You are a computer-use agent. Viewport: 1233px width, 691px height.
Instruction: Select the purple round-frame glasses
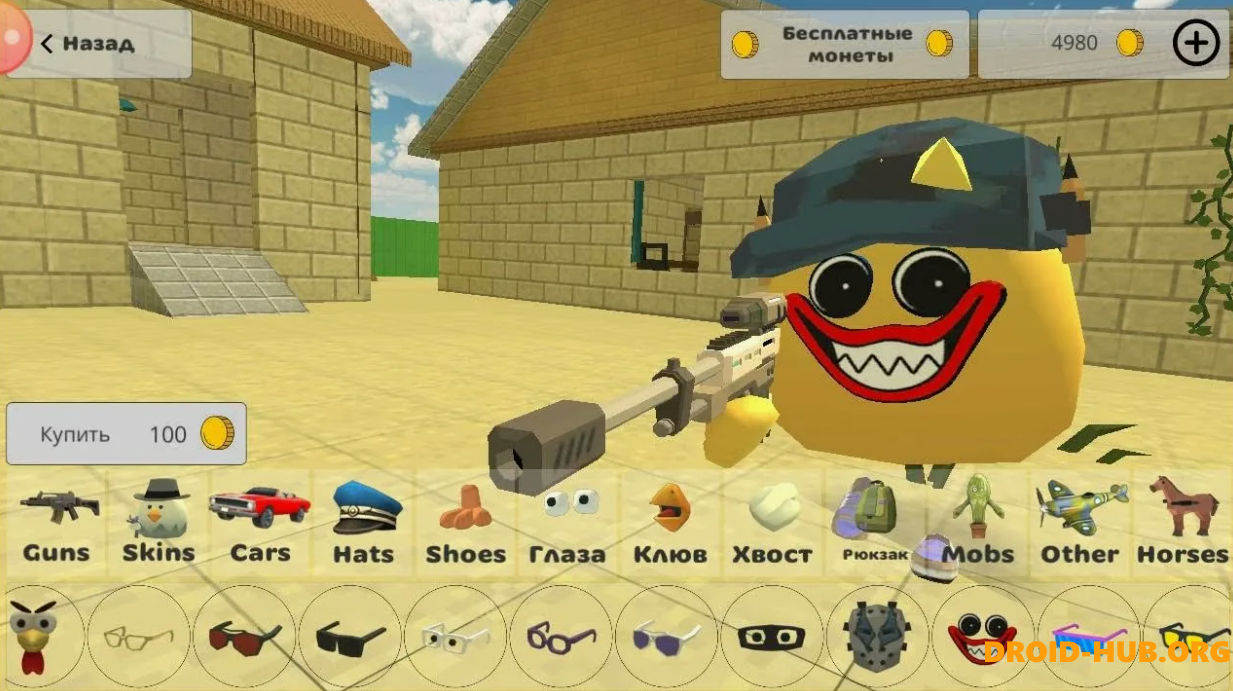561,636
